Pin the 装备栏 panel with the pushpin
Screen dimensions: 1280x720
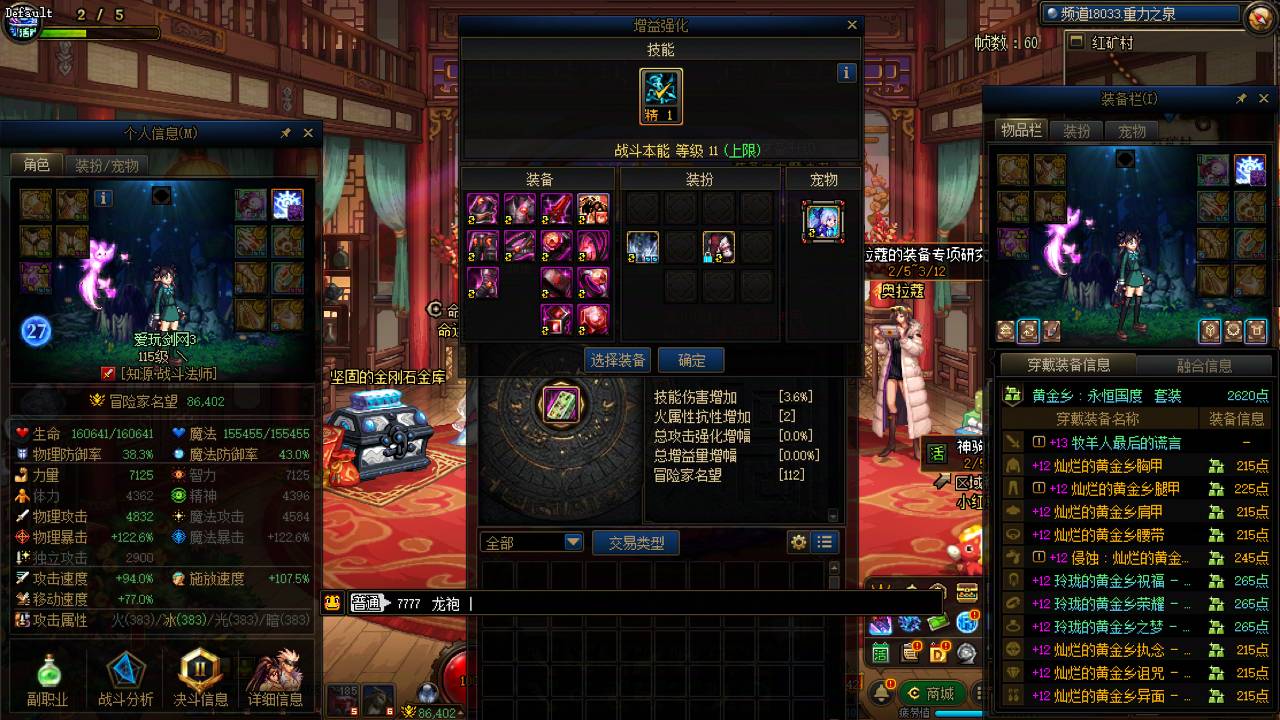[x=1241, y=98]
